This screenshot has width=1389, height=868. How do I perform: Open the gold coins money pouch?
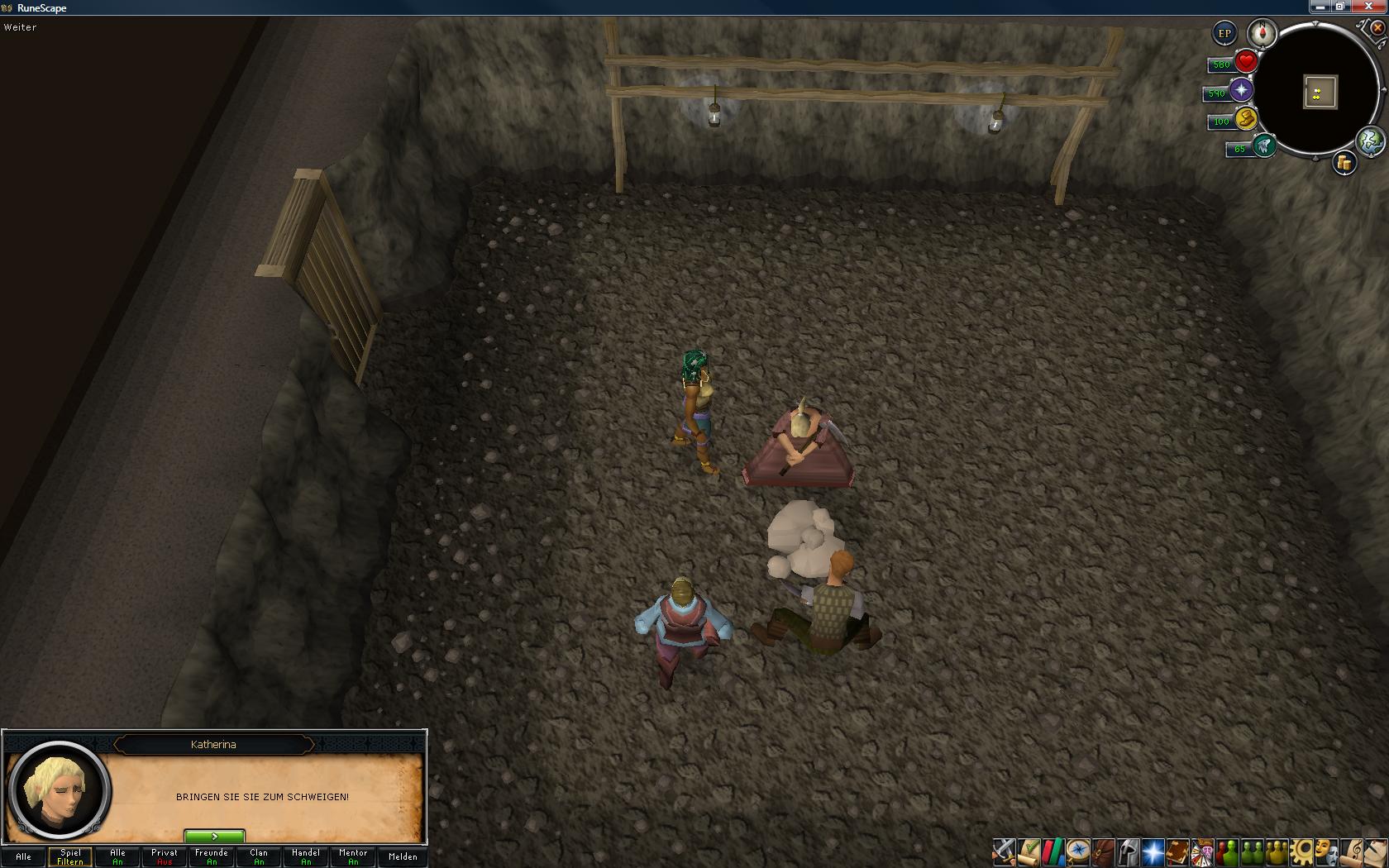pyautogui.click(x=1344, y=164)
